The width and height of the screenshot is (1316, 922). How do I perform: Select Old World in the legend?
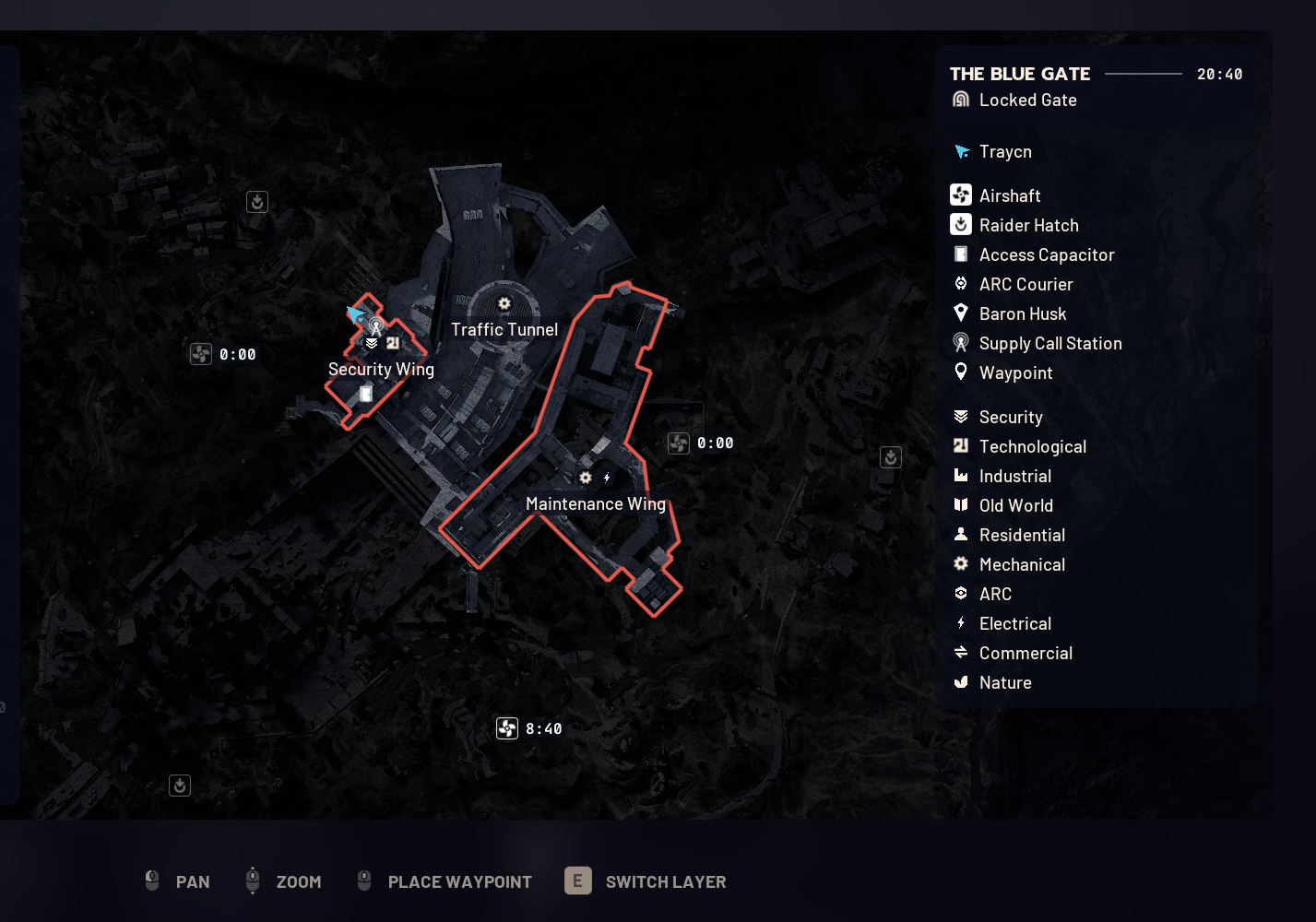click(1015, 505)
